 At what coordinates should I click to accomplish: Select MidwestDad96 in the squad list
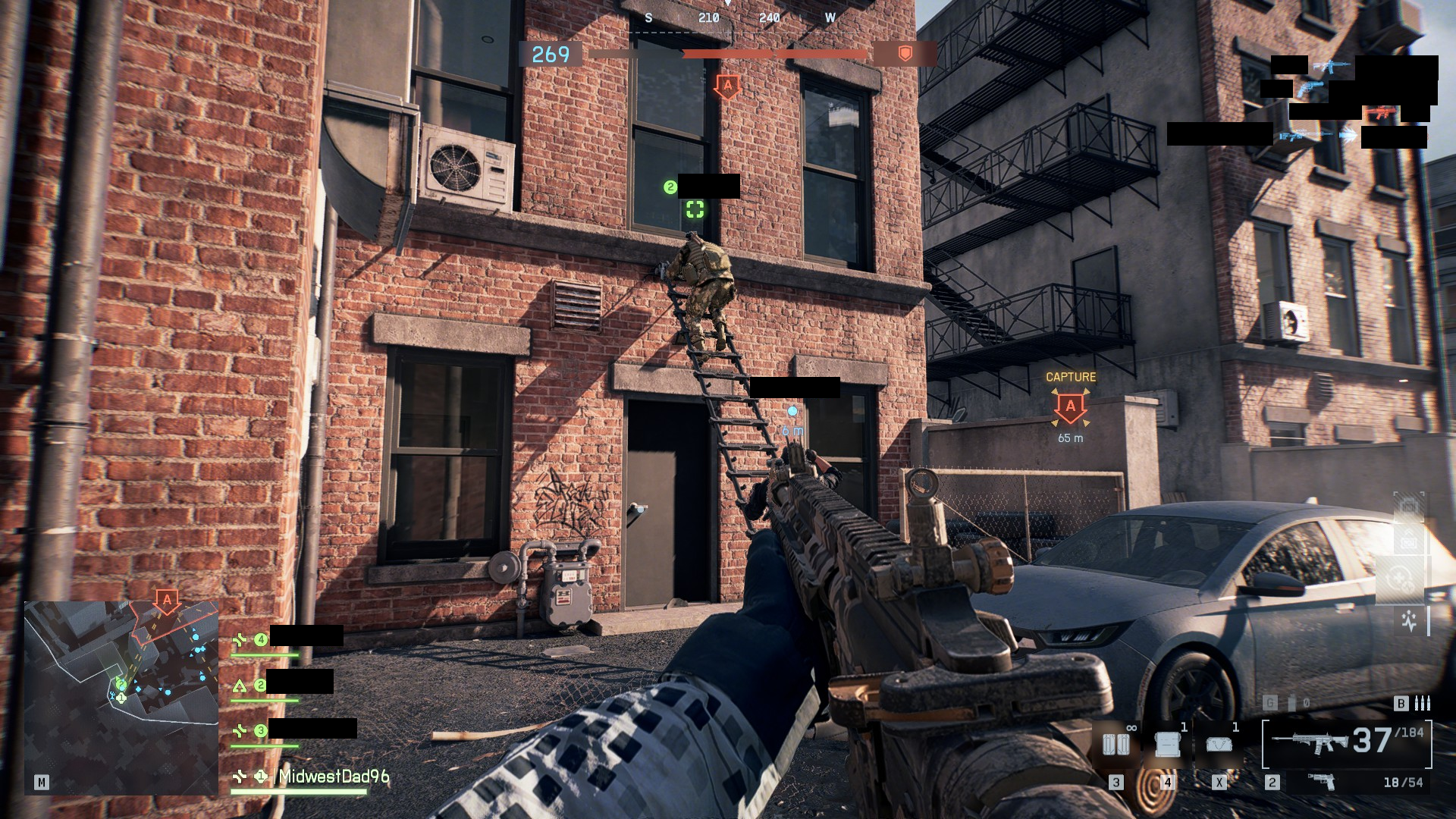click(x=334, y=776)
